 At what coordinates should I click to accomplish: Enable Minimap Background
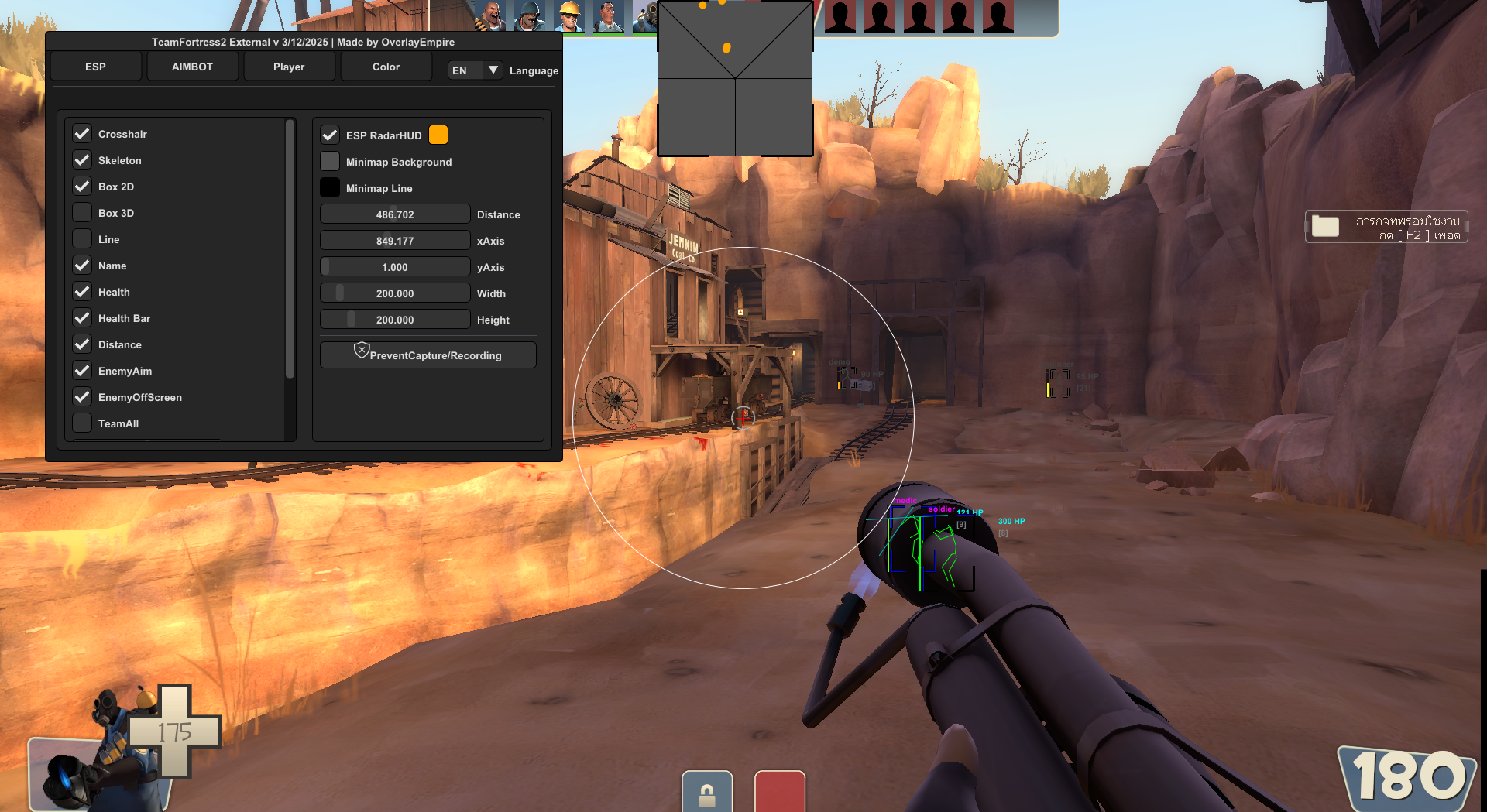[x=330, y=162]
